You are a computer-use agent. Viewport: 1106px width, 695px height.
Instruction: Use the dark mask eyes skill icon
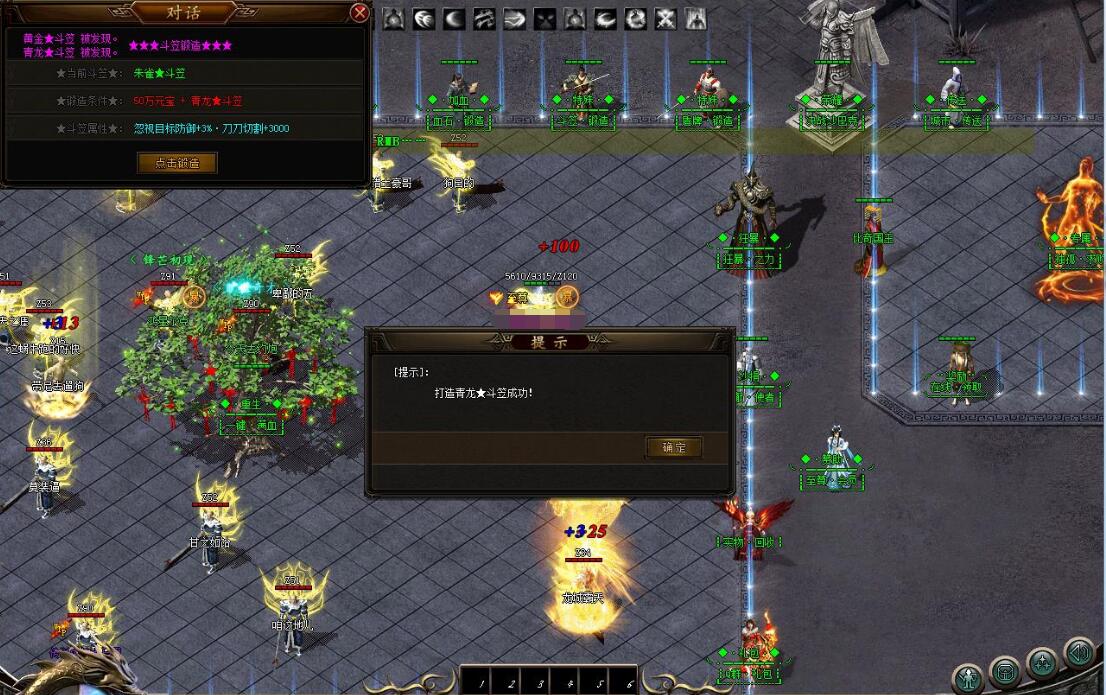tap(544, 19)
